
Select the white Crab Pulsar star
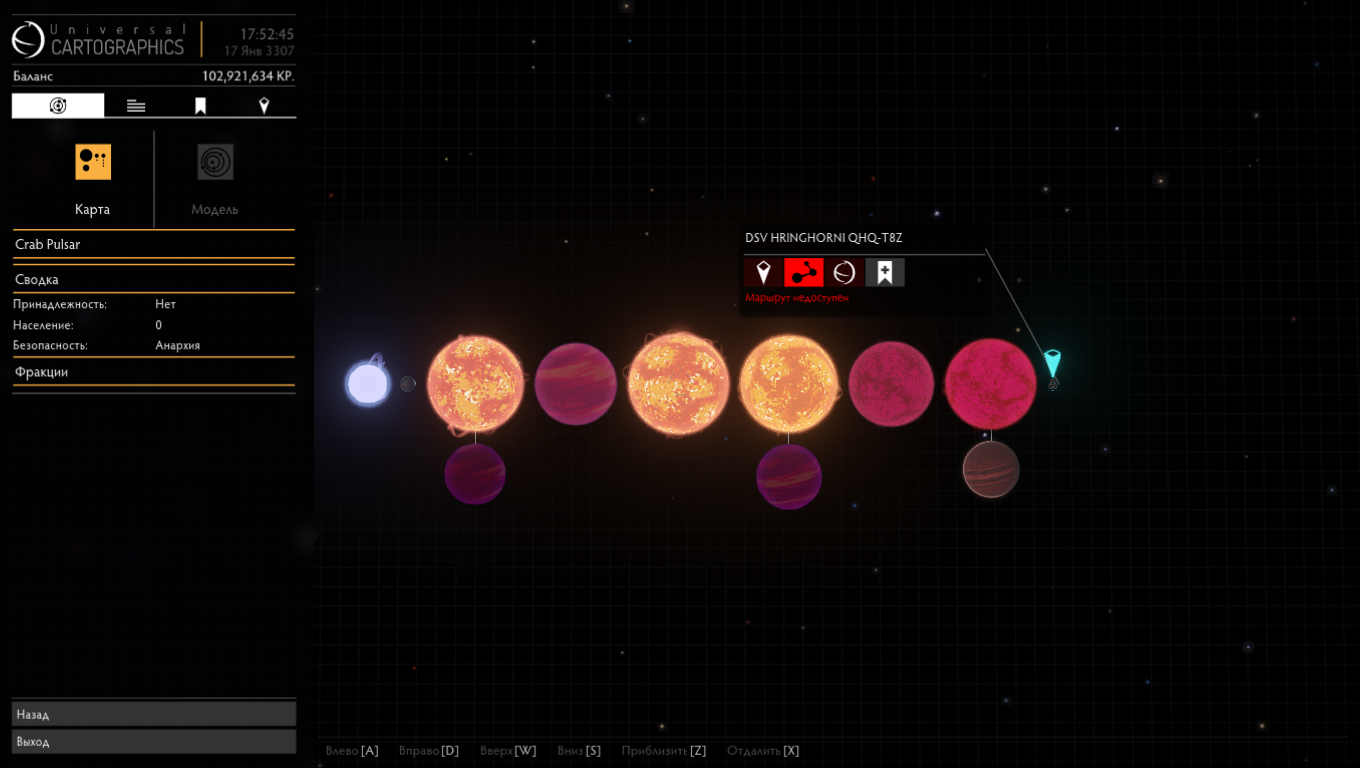(x=367, y=384)
